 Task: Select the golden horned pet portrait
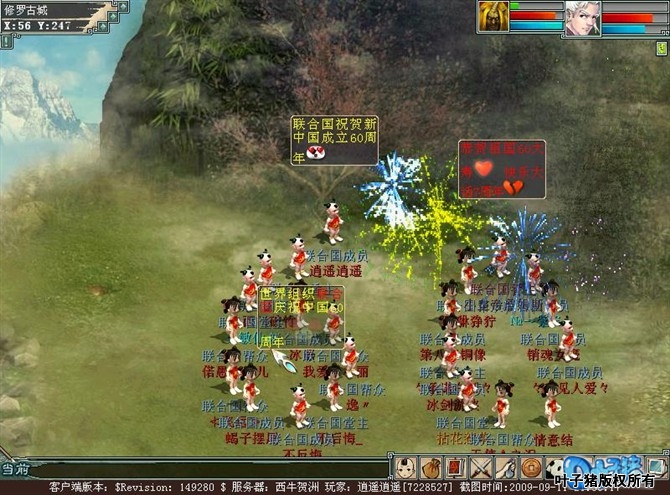[493, 18]
